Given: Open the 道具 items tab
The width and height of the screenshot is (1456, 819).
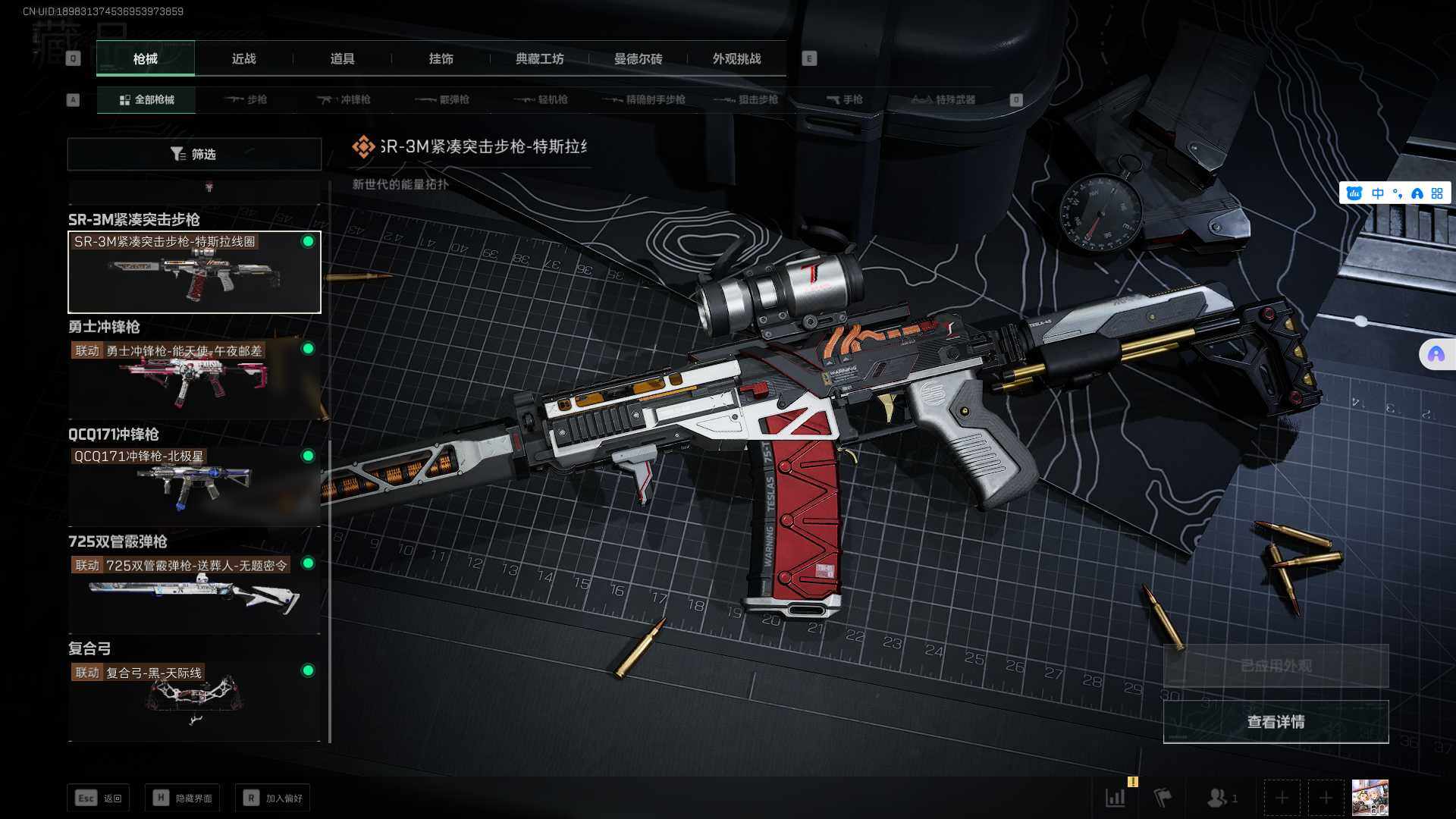Looking at the screenshot, I should click(x=342, y=59).
